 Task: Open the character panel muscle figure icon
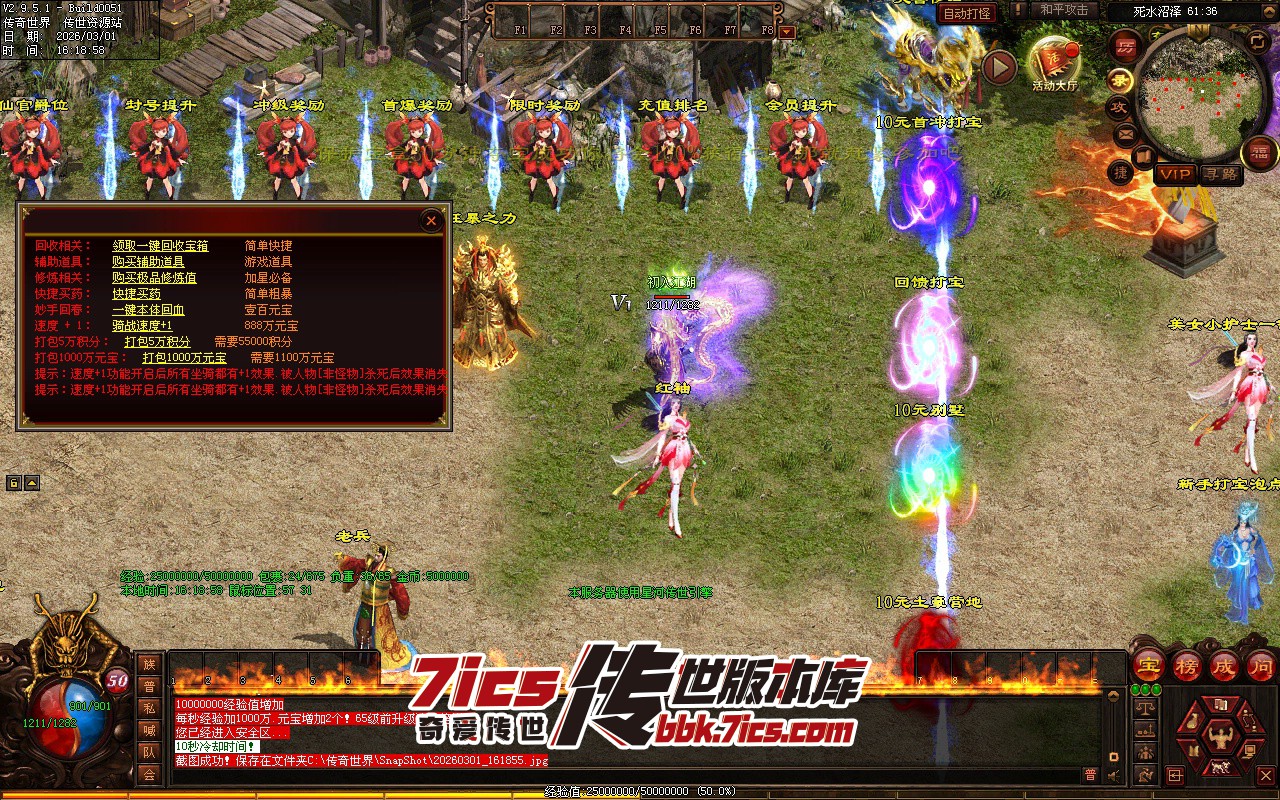coord(1219,738)
